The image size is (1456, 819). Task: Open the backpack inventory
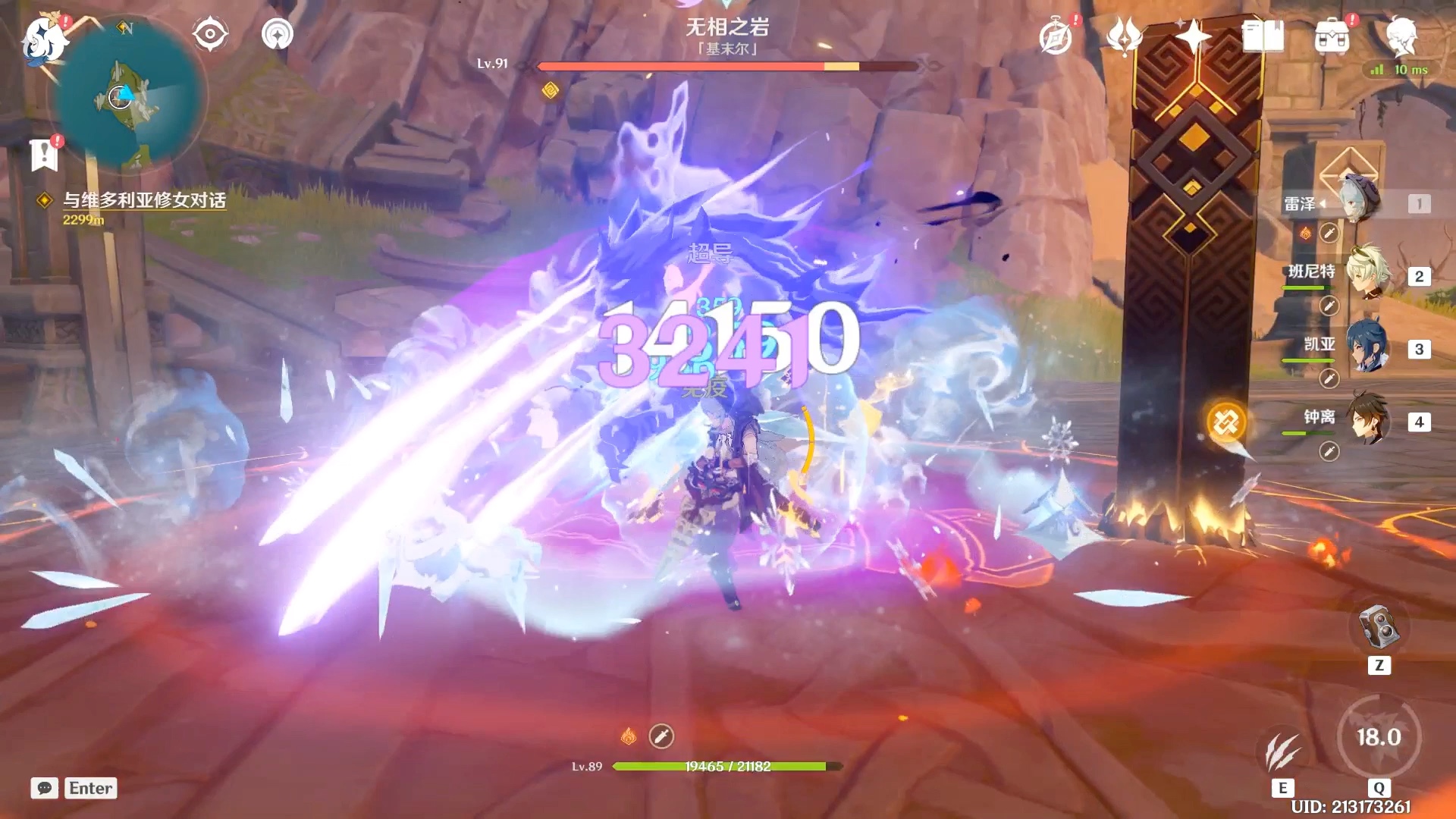coord(1332,36)
